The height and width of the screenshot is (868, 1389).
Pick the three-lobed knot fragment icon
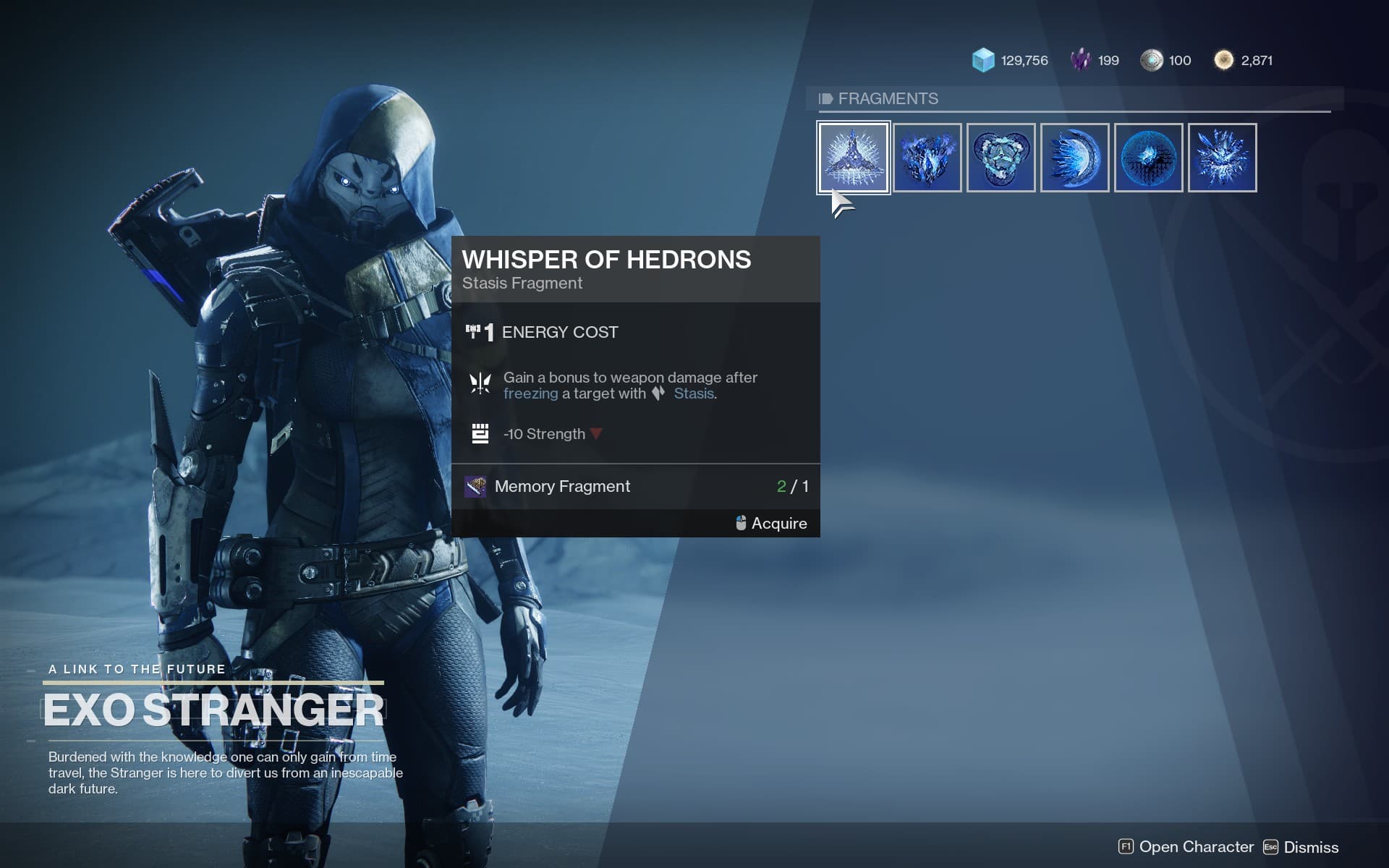[1001, 158]
